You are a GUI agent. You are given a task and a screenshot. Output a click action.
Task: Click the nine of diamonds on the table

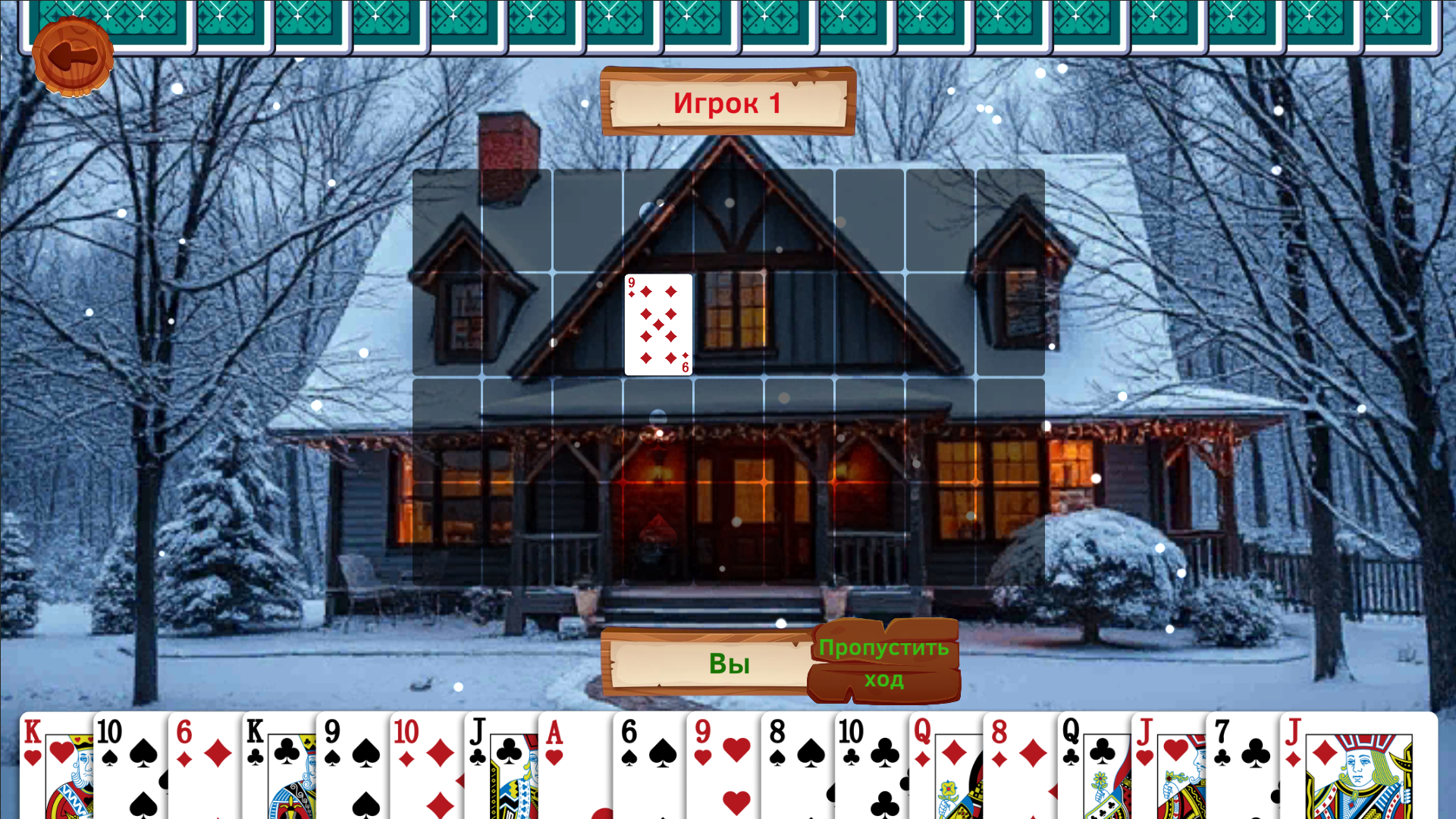point(658,325)
